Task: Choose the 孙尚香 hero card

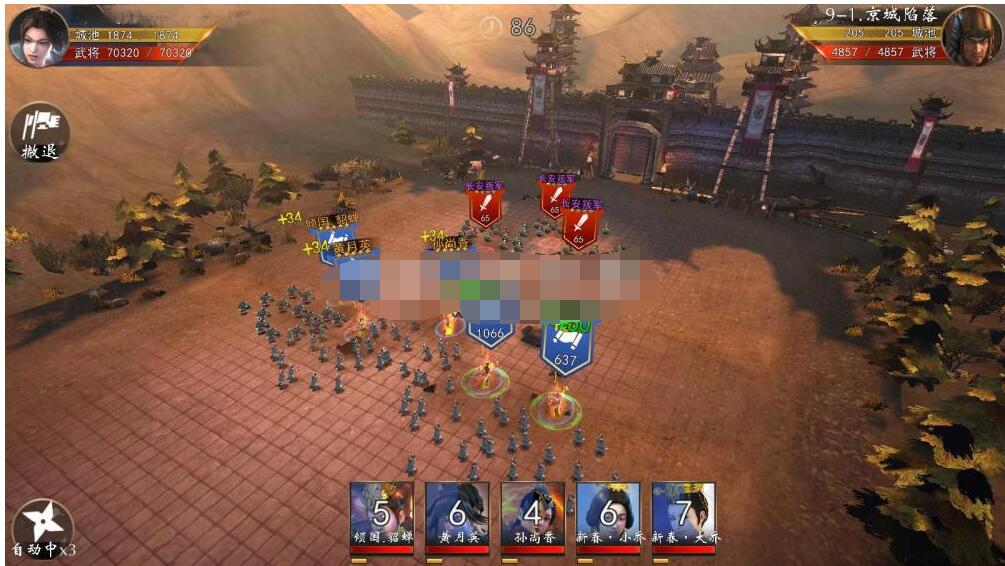Action: pyautogui.click(x=532, y=515)
